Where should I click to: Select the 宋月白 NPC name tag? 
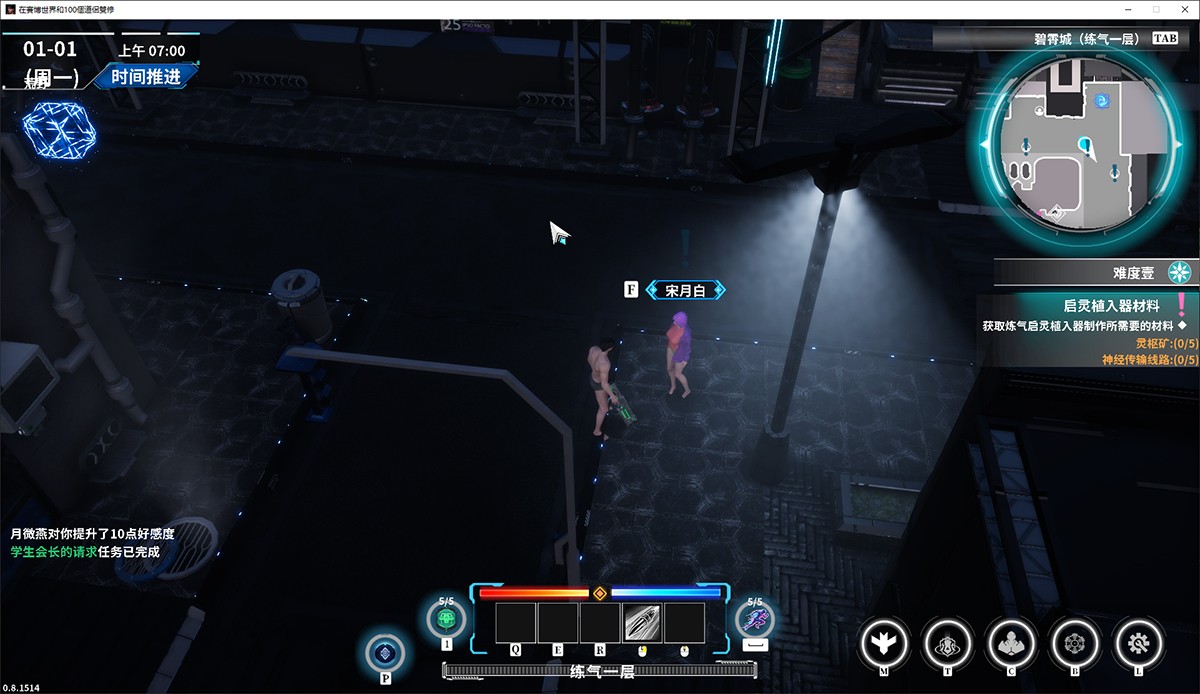686,290
